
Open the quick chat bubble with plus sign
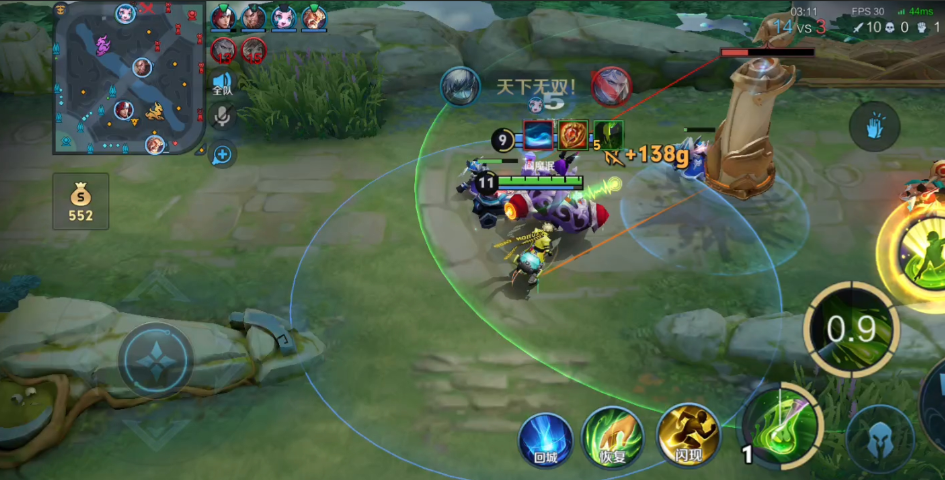pyautogui.click(x=222, y=154)
